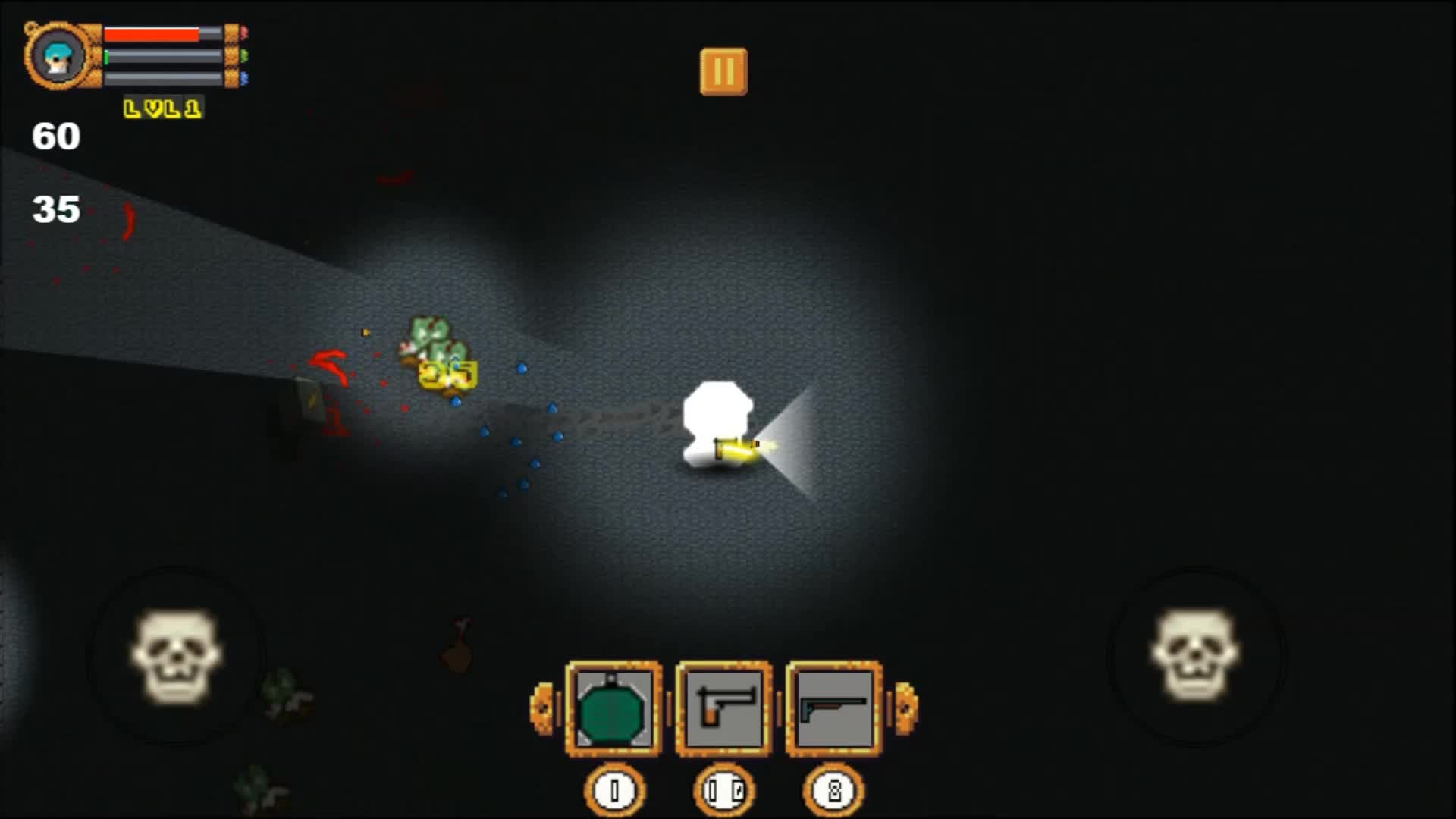The height and width of the screenshot is (819, 1456).
Task: Tap the shotgun ammo counter showing 8
Action: pyautogui.click(x=836, y=789)
